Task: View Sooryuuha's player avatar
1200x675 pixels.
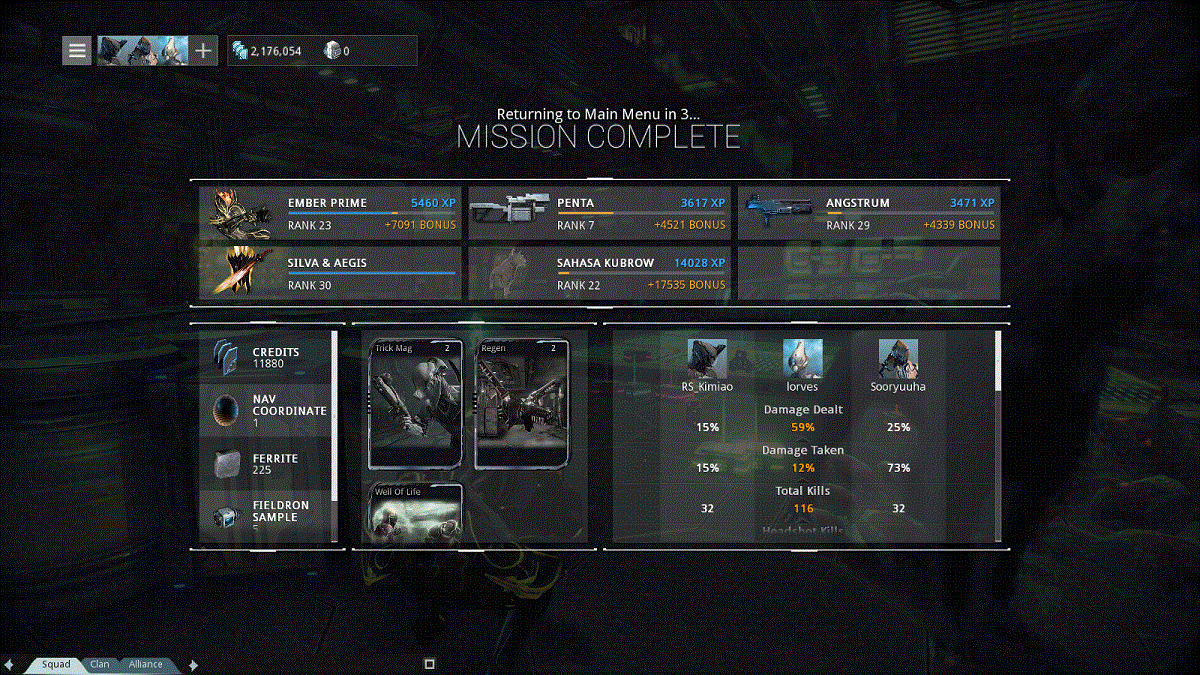Action: 898,358
